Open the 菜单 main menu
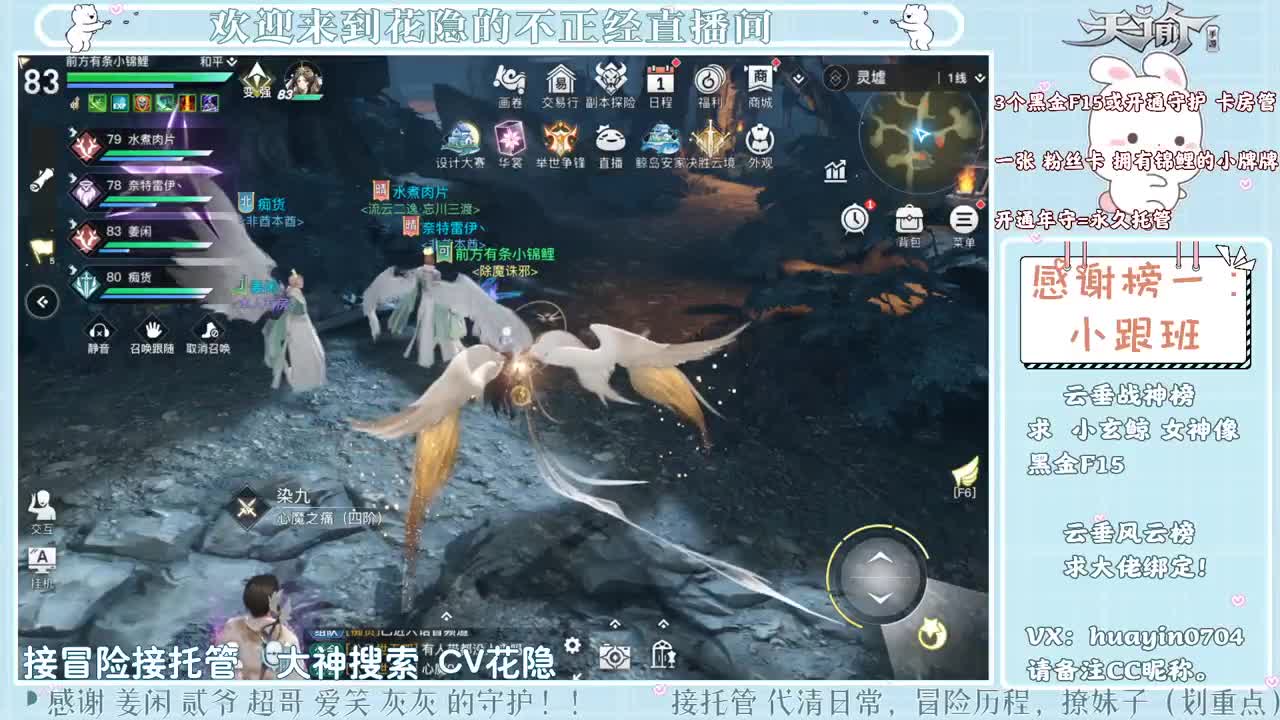The image size is (1280, 720). [x=962, y=220]
